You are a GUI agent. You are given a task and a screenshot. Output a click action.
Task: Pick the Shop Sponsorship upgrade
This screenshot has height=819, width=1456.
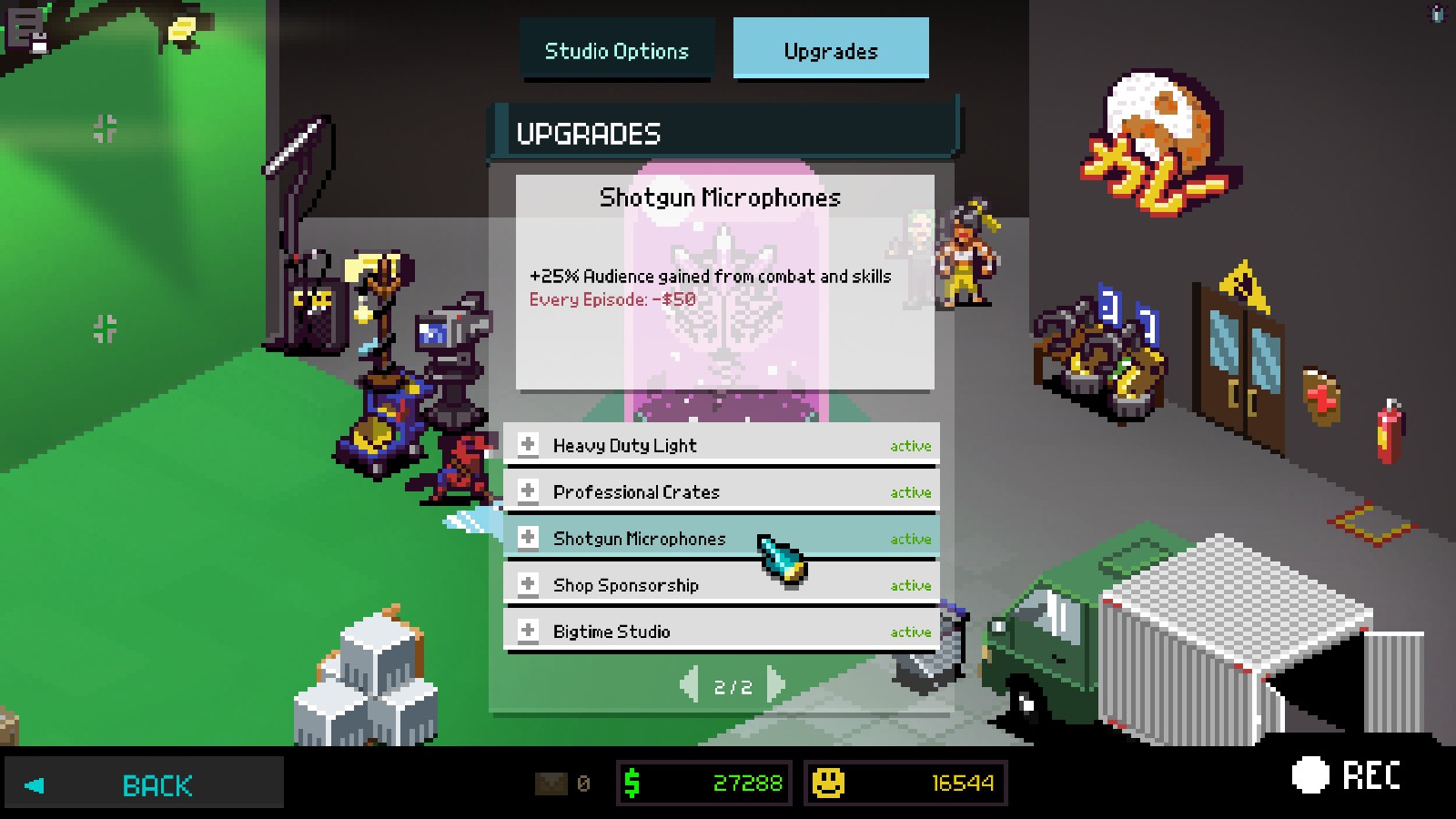720,585
